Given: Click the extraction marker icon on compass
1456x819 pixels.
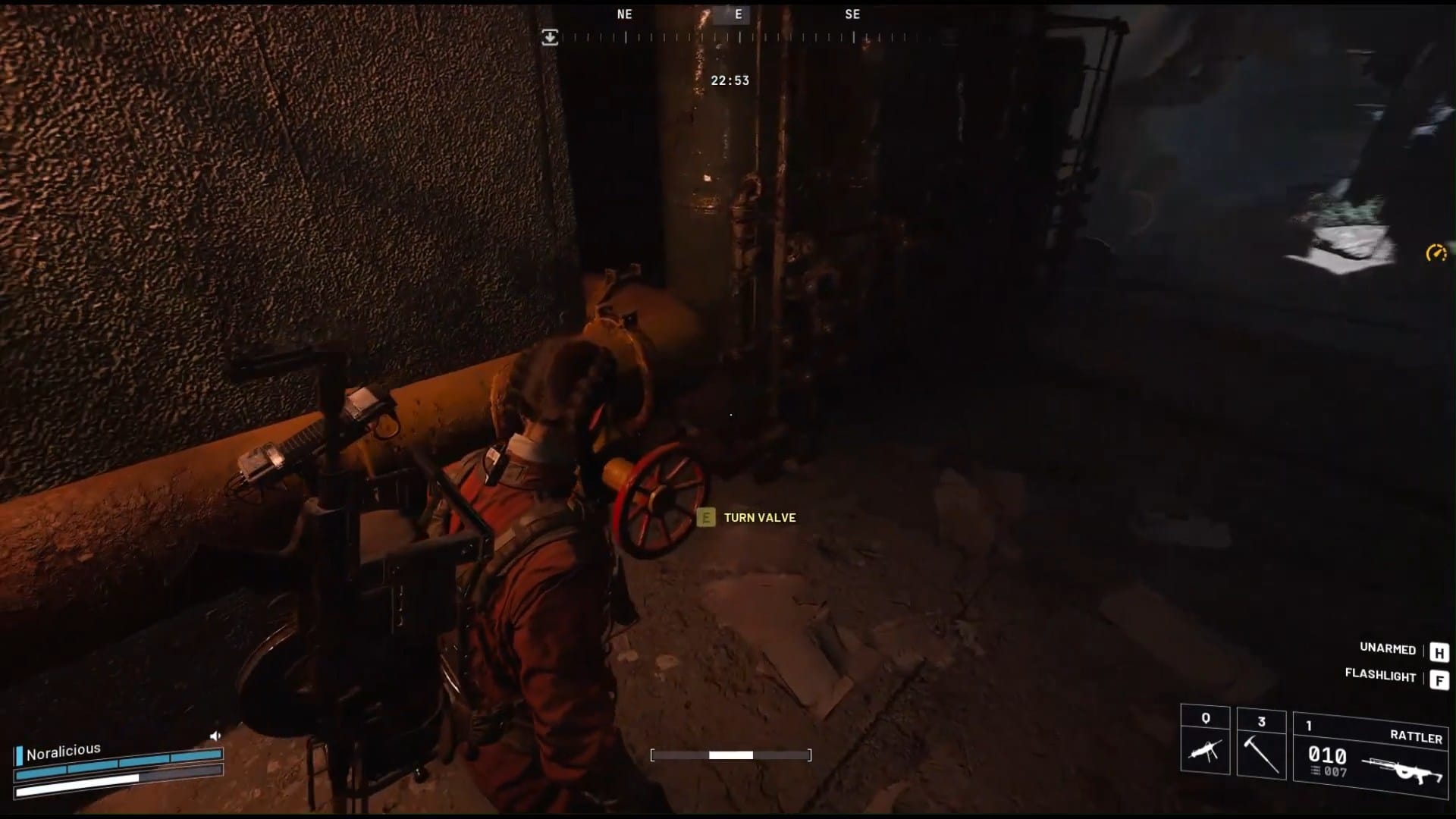Looking at the screenshot, I should 550,37.
